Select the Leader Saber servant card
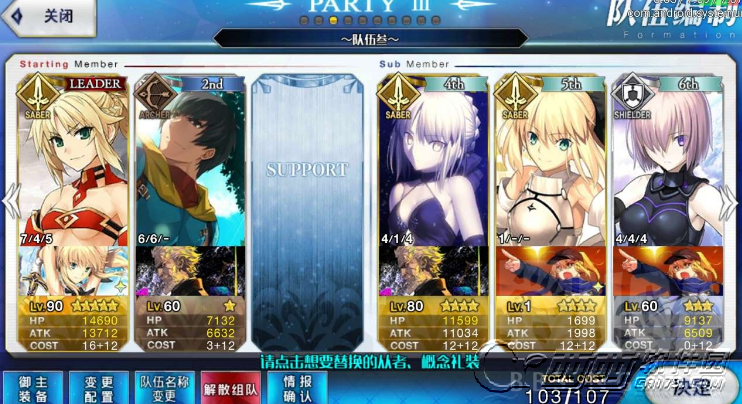 pyautogui.click(x=73, y=160)
